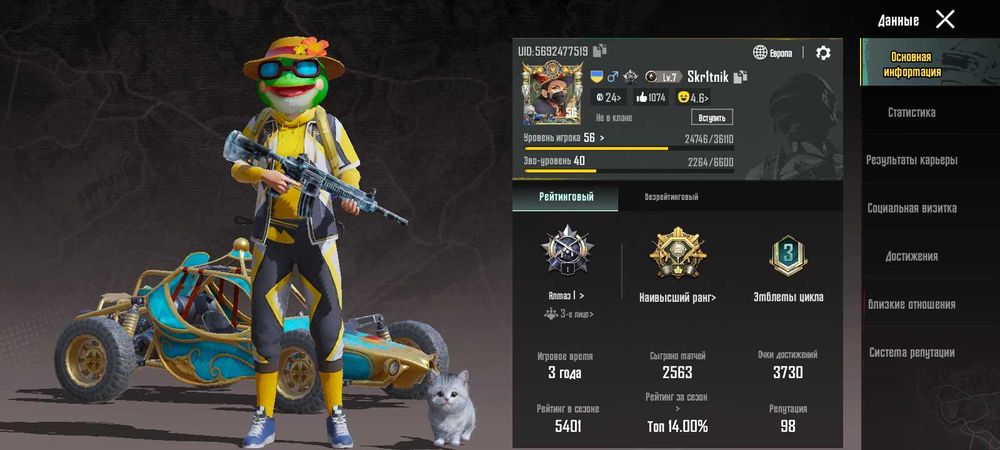Viewport: 1000px width, 450px height.
Task: Go to the Достижения section
Action: click(x=911, y=256)
